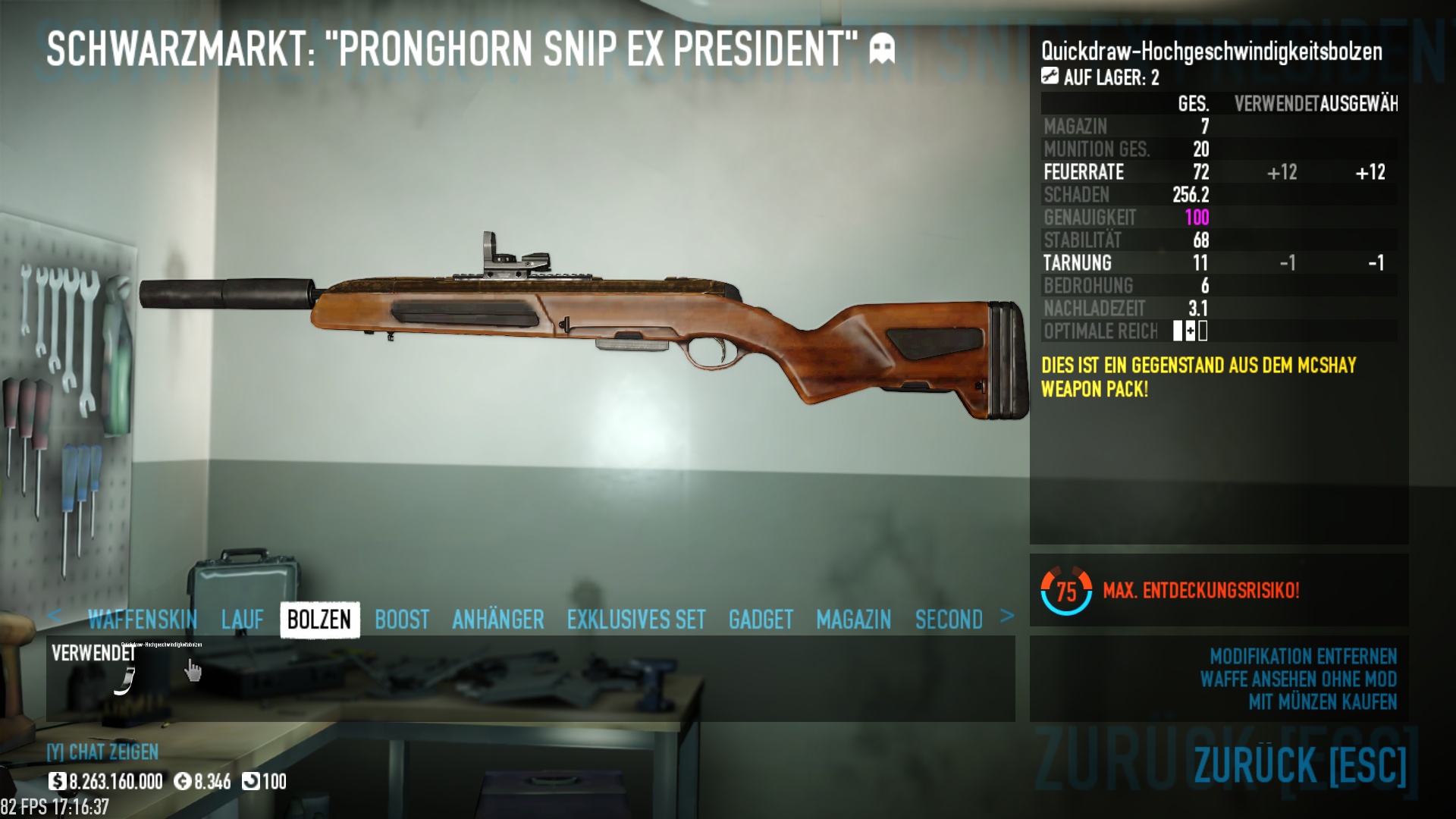
Task: Click the right arrow to show more tabs
Action: [x=1007, y=616]
